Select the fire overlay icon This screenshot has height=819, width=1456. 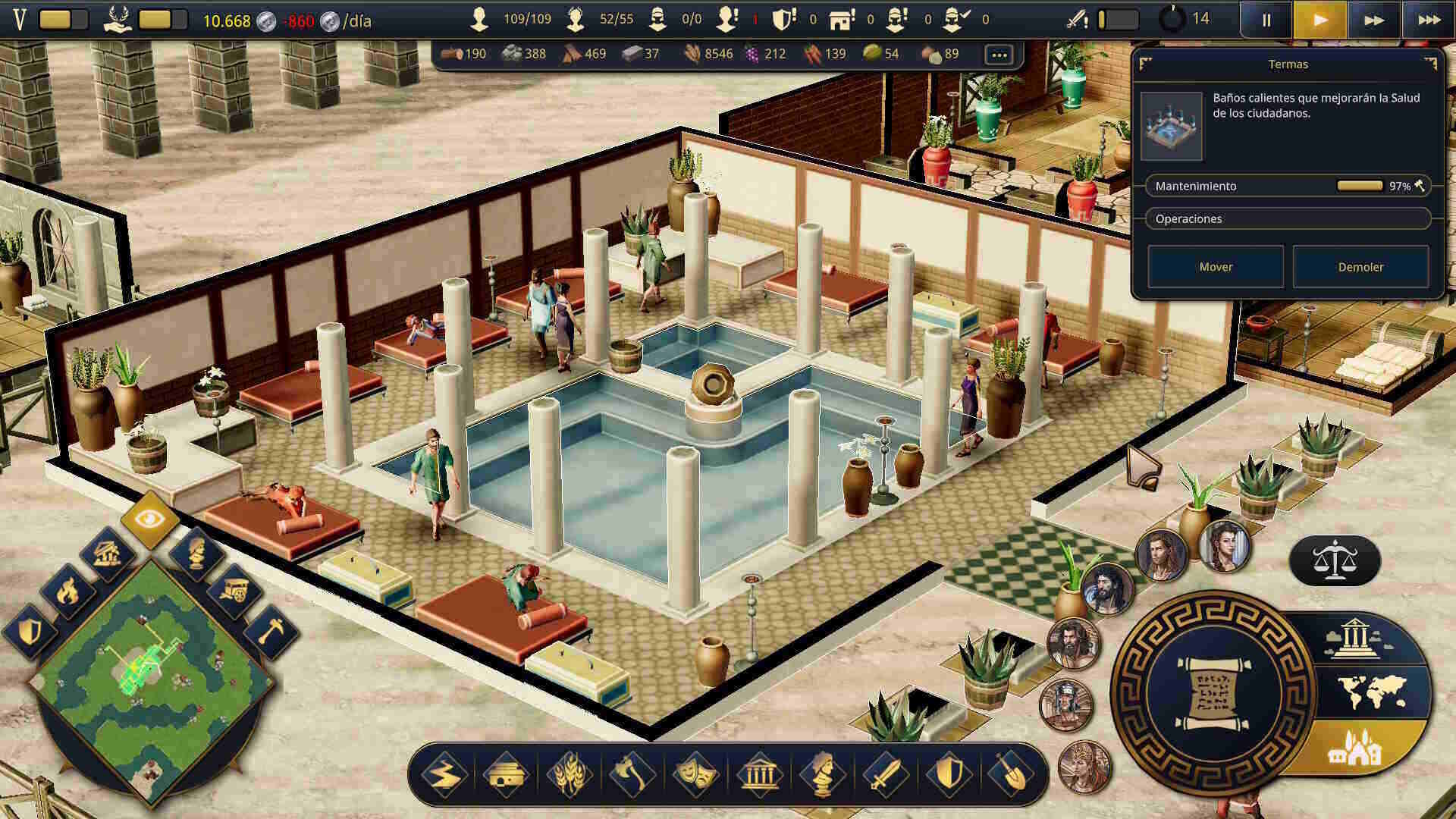pyautogui.click(x=68, y=590)
